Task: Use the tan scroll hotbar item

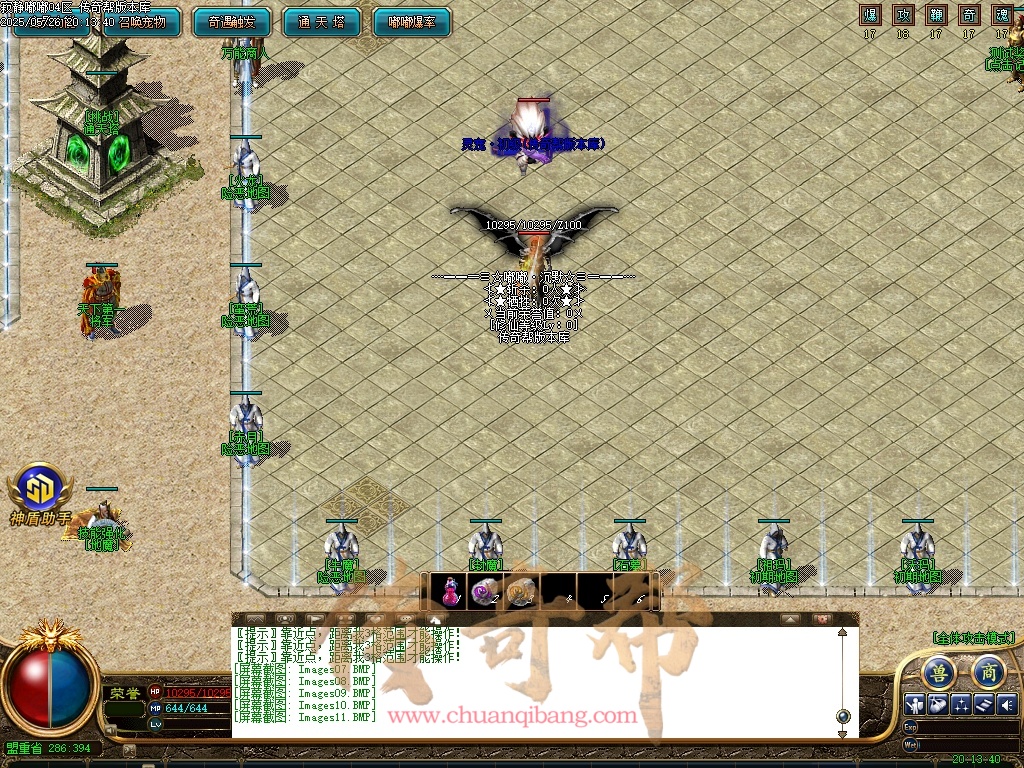Action: pos(519,592)
